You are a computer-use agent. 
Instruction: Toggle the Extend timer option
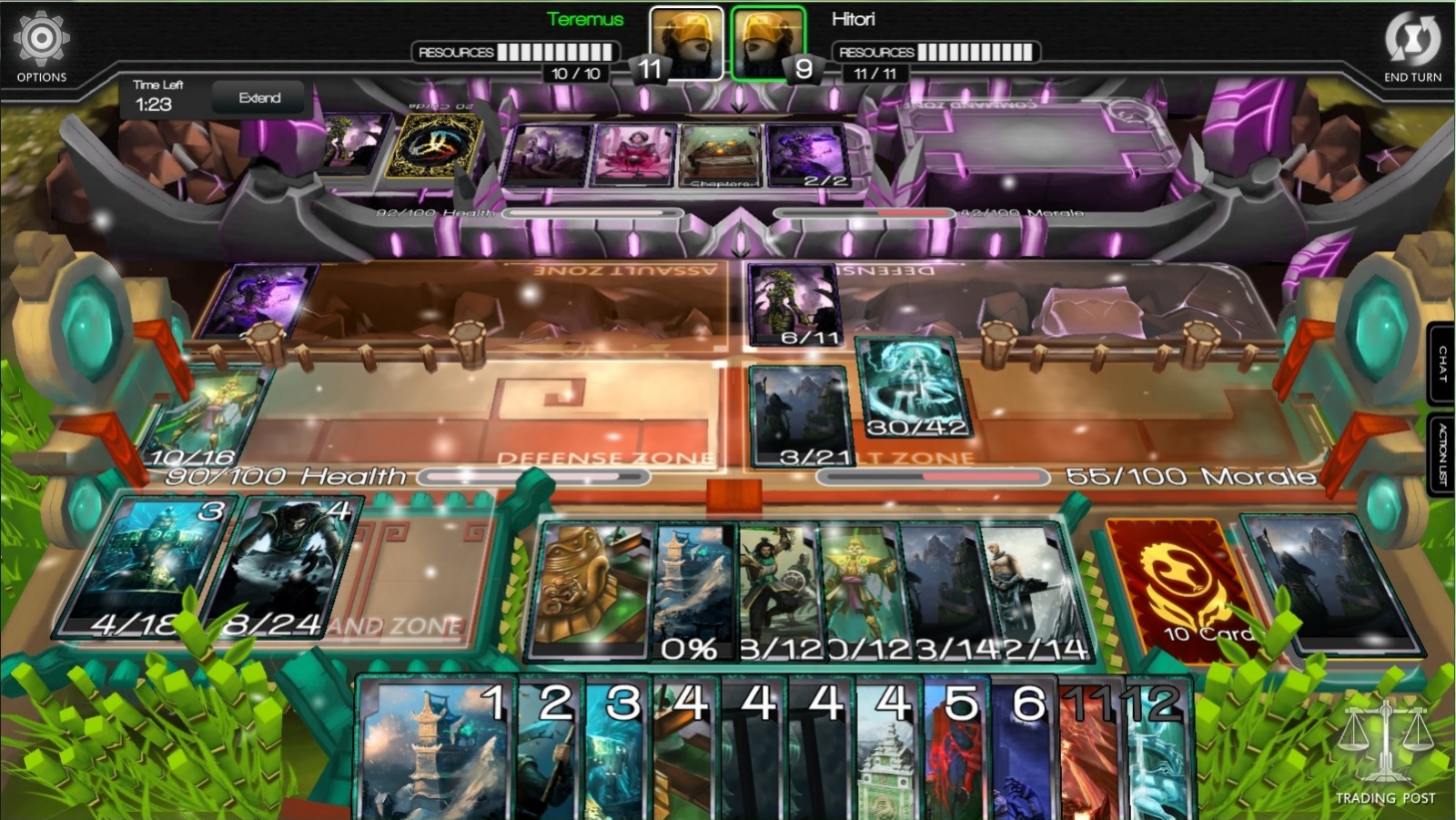[x=259, y=97]
